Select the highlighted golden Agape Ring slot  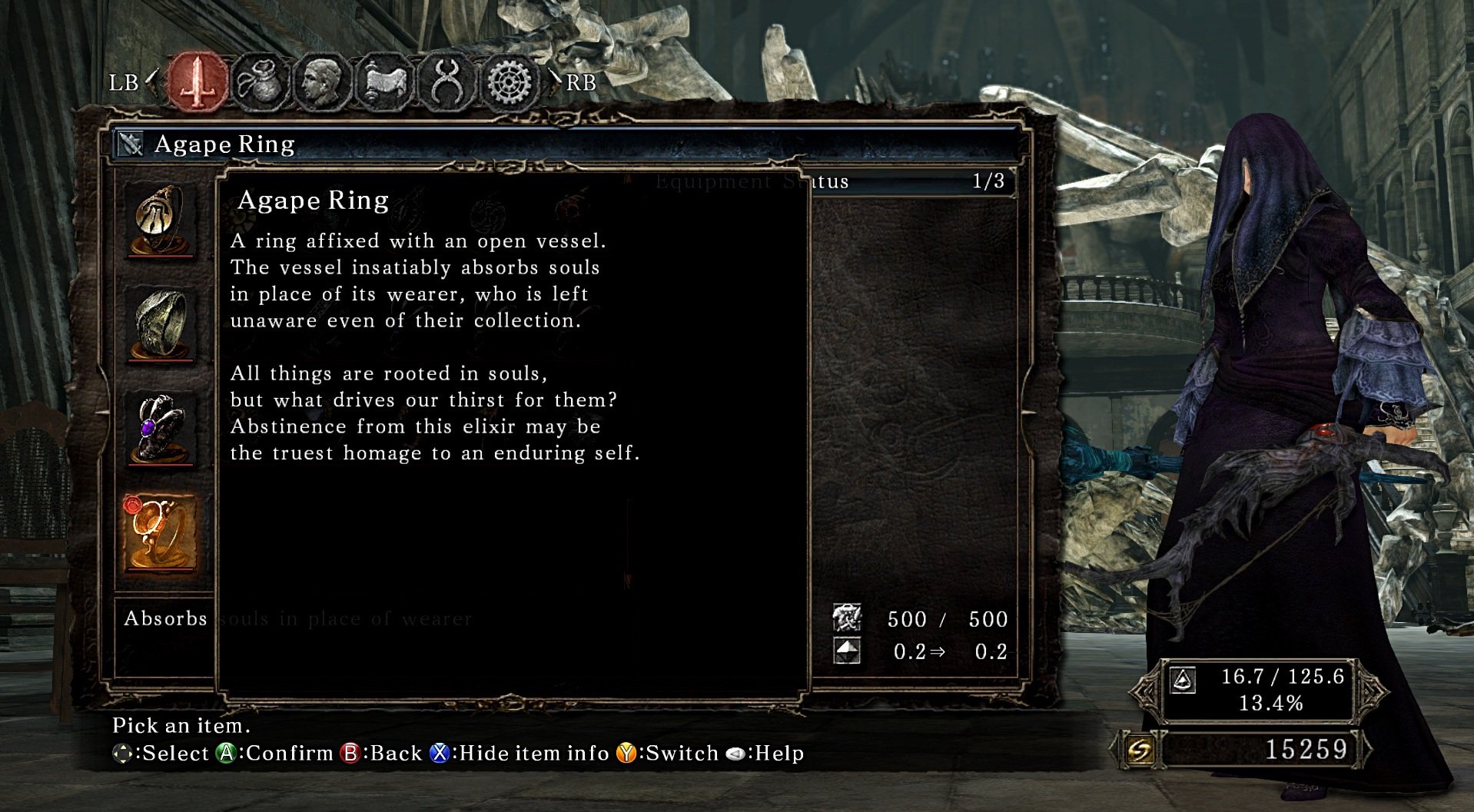tap(160, 532)
